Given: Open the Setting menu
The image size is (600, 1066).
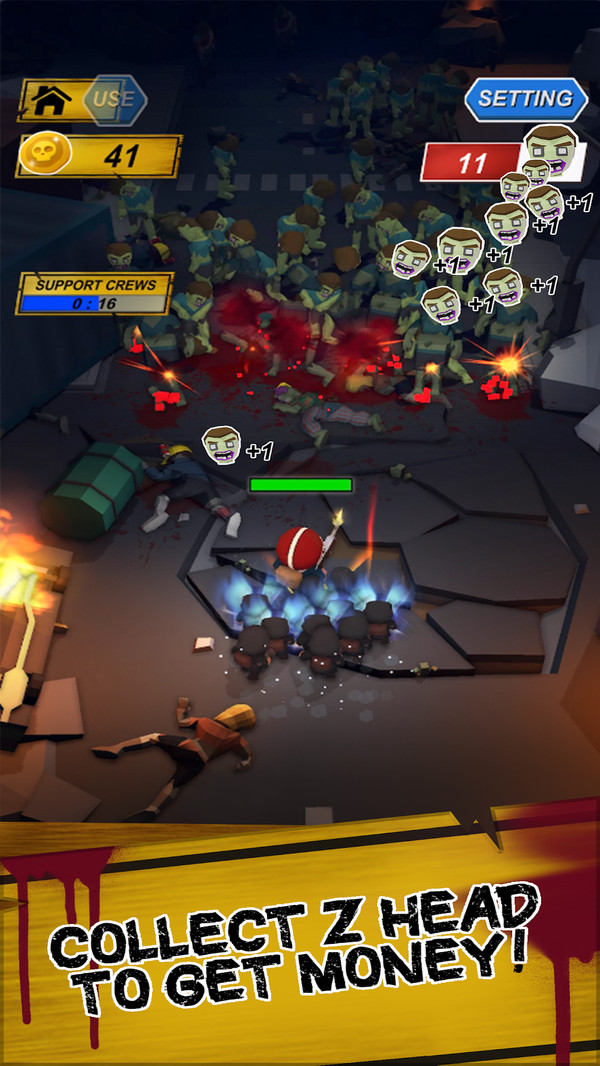Looking at the screenshot, I should tap(525, 99).
